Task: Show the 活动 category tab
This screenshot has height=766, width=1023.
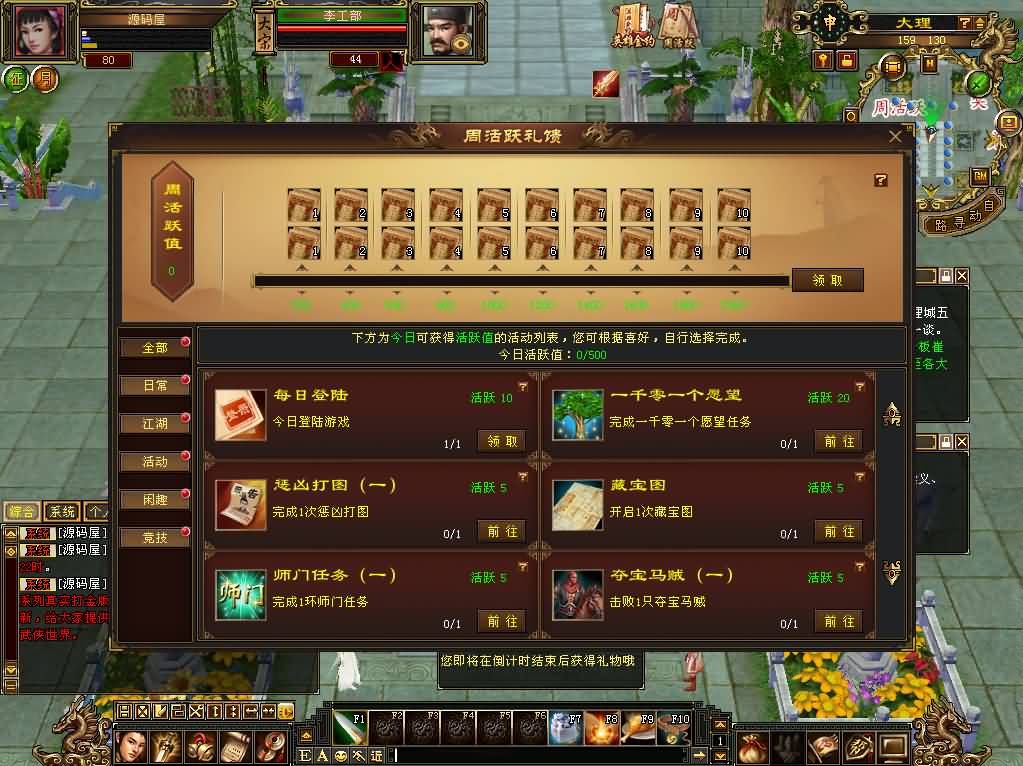Action: [155, 462]
